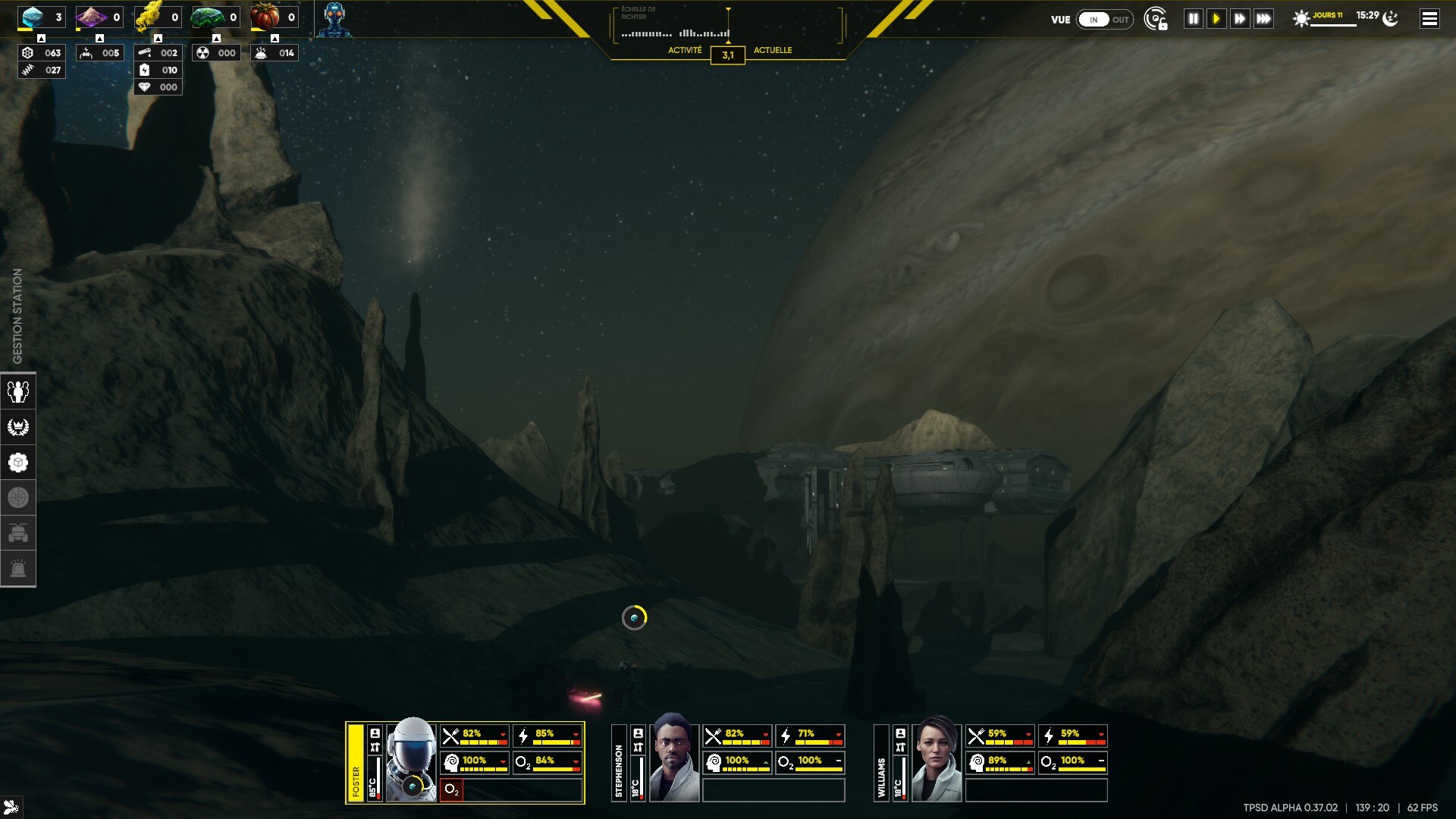Screen dimensions: 1456x819
Task: Select the tomato food resource icon
Action: (x=265, y=17)
